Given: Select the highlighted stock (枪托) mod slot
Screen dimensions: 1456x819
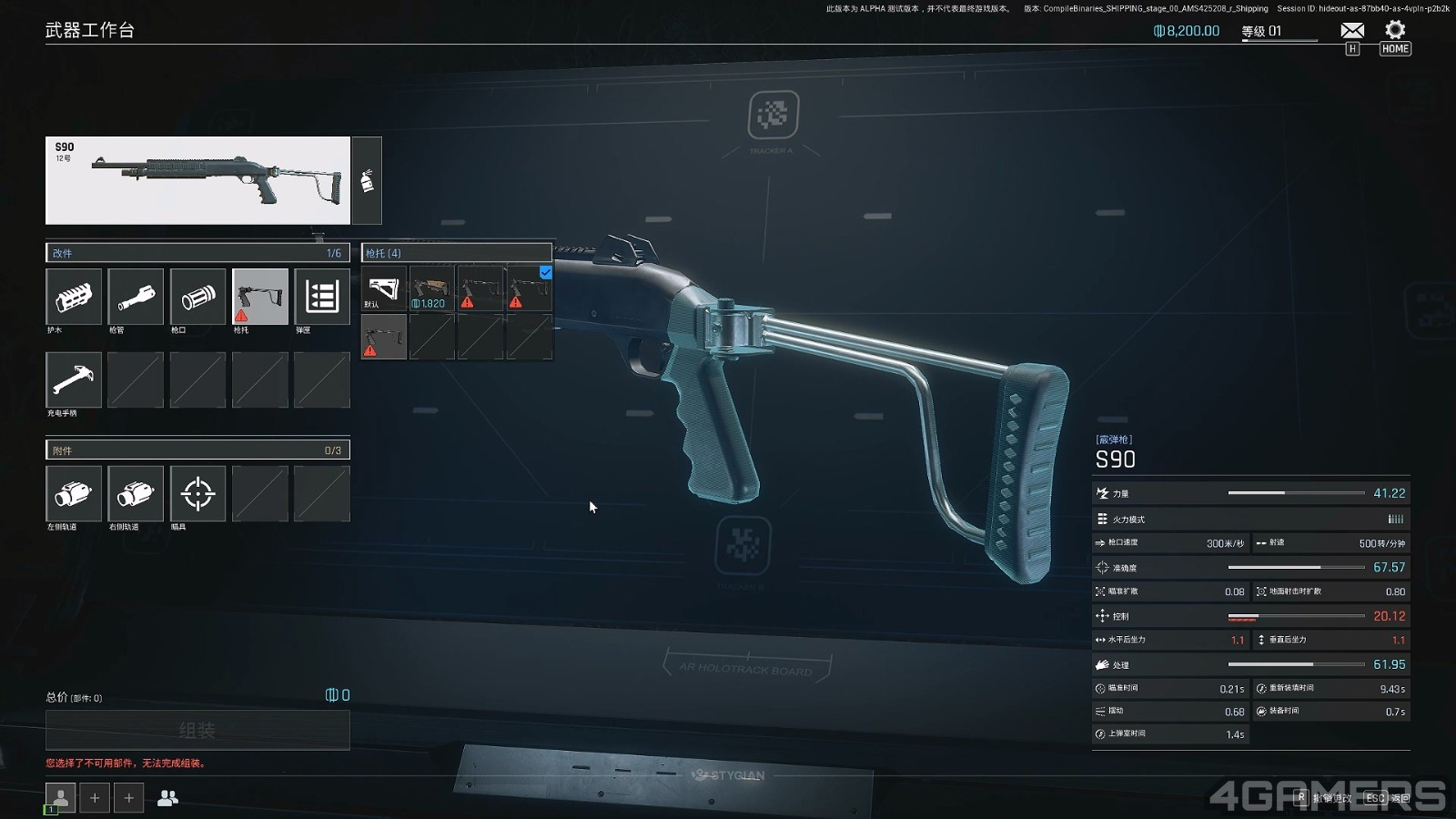Looking at the screenshot, I should [x=259, y=297].
